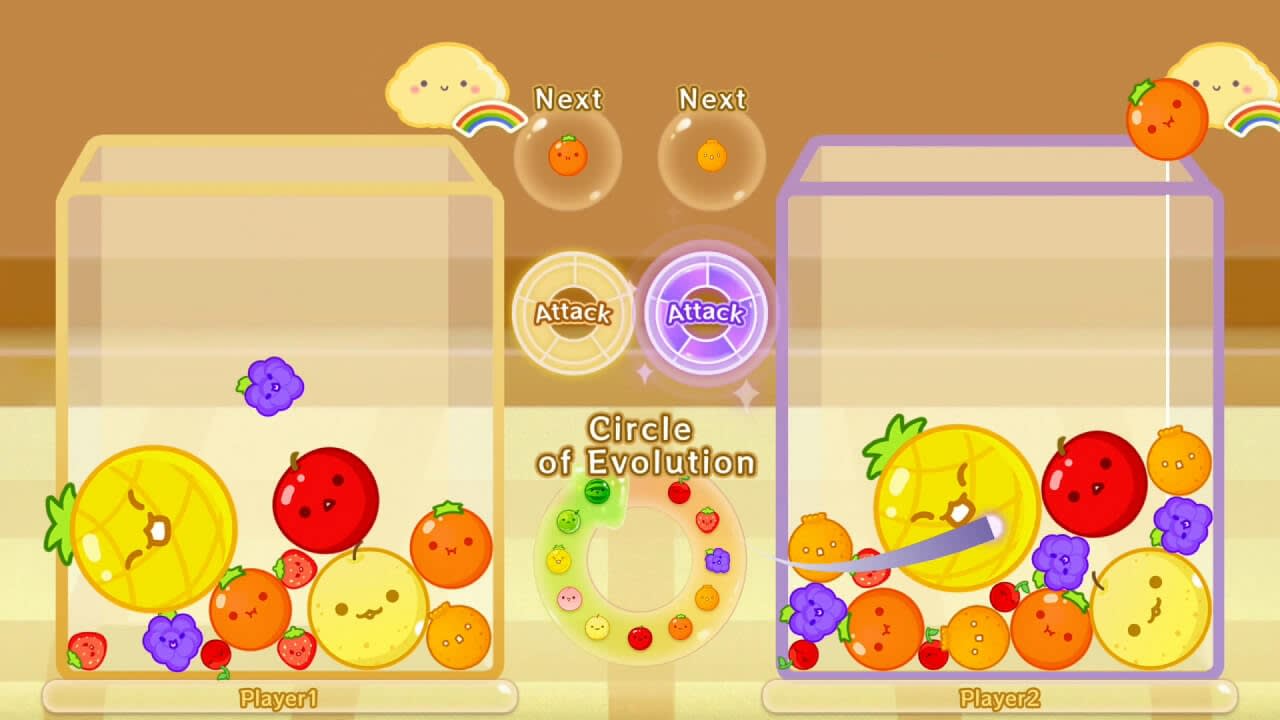Select the watermelon icon on the Circle of Evolution

click(596, 491)
